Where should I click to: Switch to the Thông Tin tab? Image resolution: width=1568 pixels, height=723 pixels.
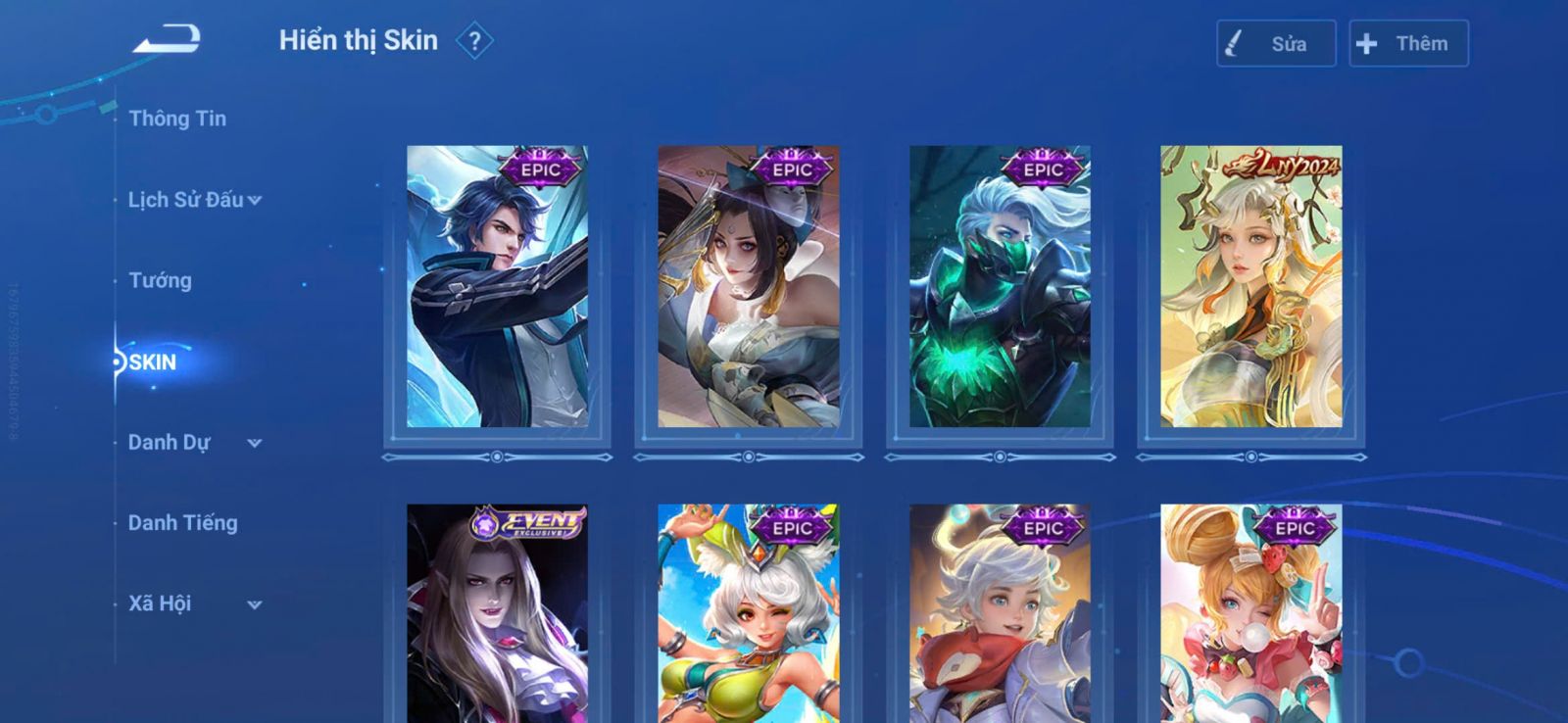pos(177,119)
